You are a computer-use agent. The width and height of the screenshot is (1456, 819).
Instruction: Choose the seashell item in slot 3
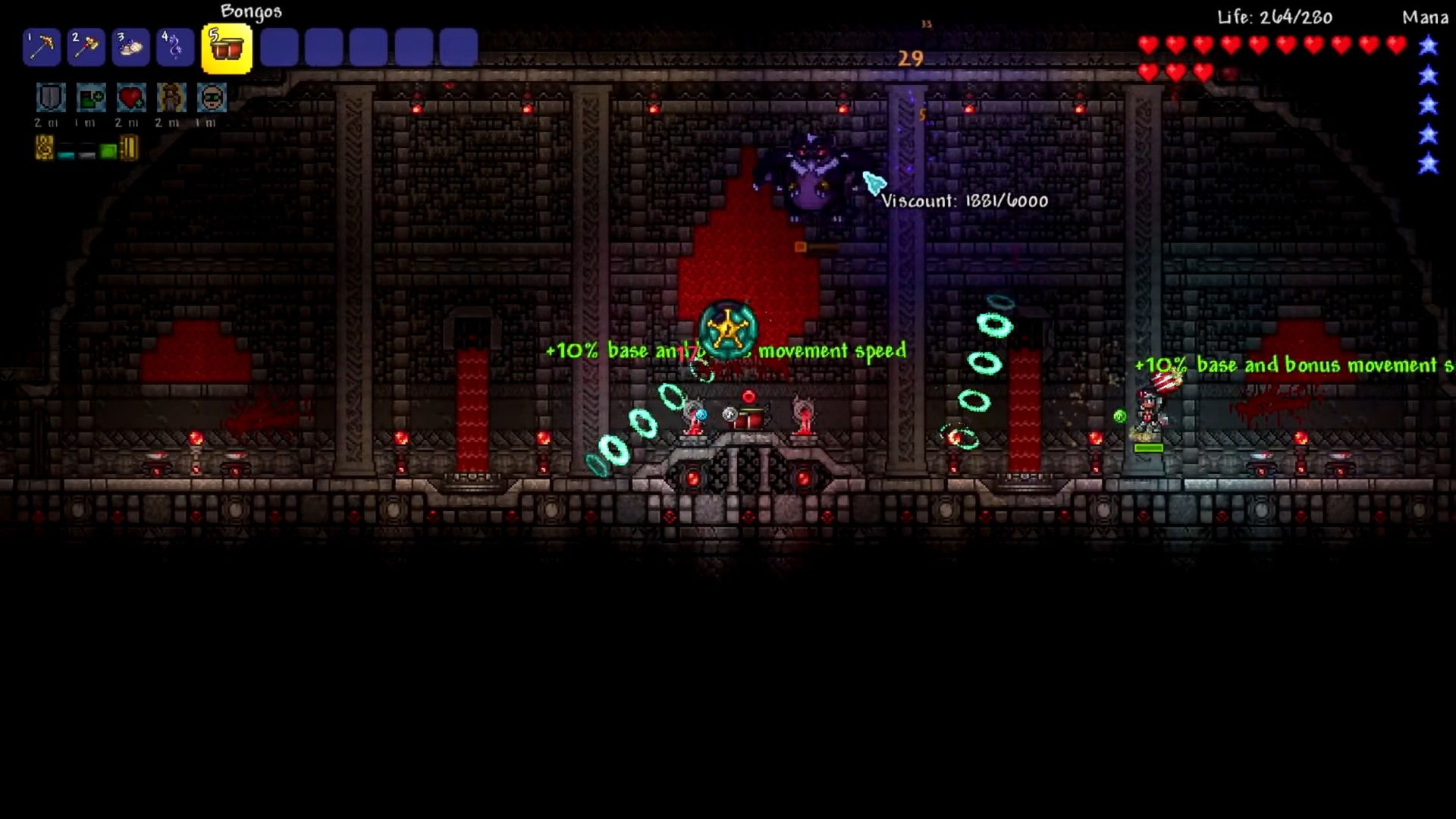130,48
